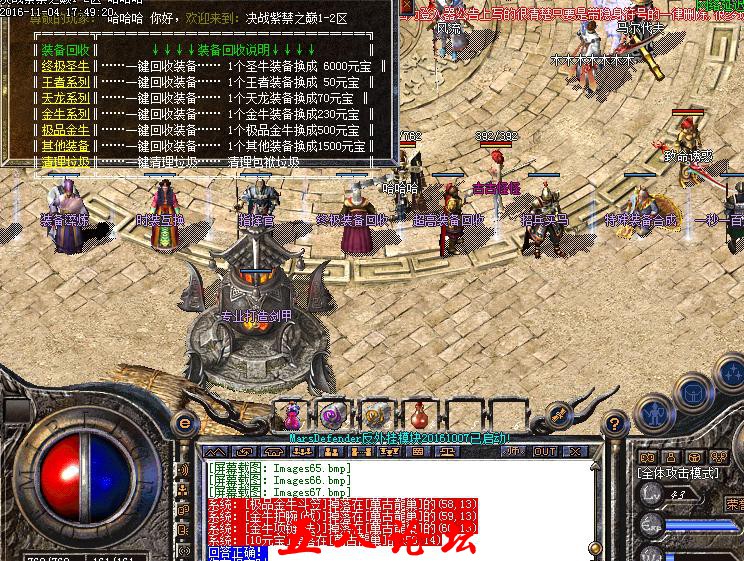The image size is (744, 561).
Task: Use the purple potion hotbar slot
Action: click(x=291, y=413)
